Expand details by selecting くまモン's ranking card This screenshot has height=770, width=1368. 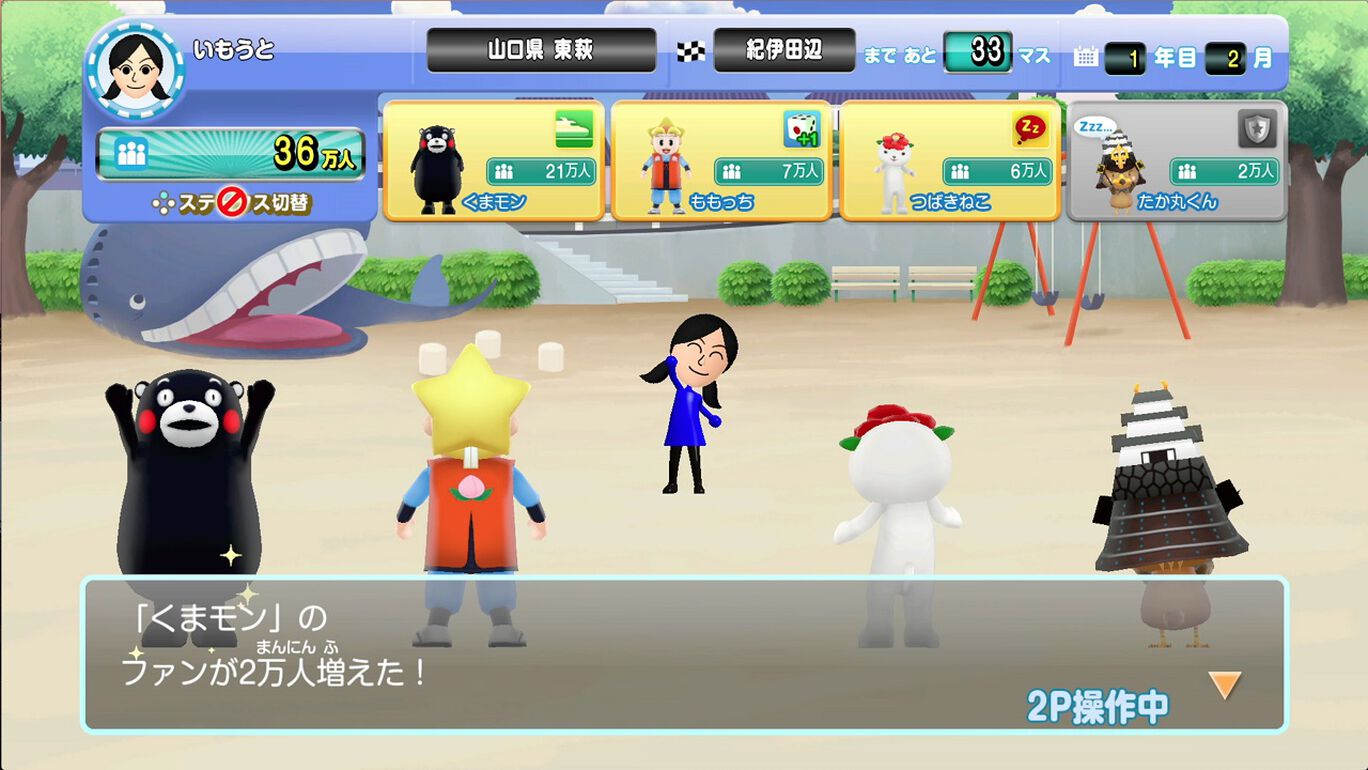pyautogui.click(x=494, y=160)
